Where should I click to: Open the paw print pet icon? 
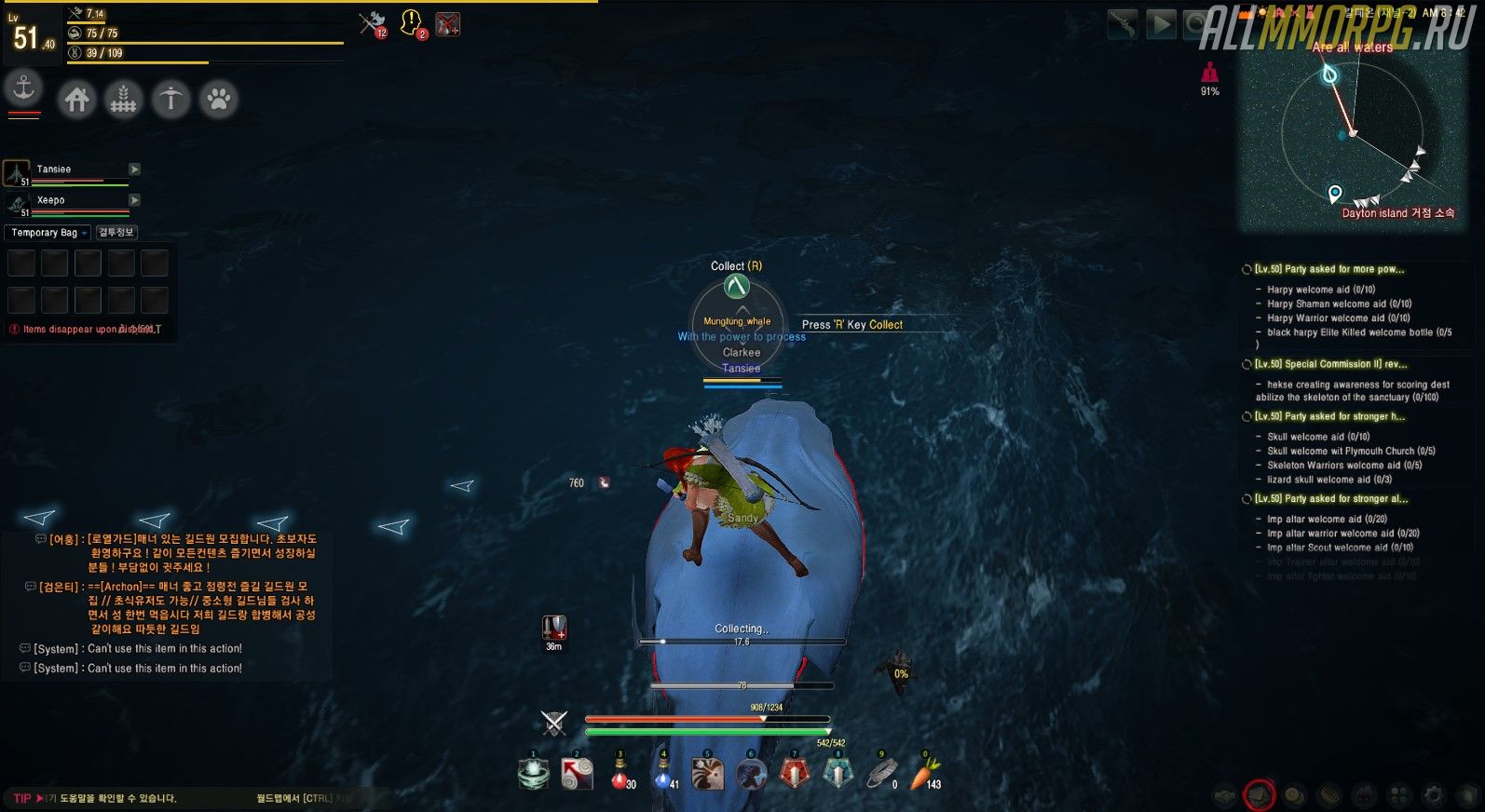[x=218, y=99]
